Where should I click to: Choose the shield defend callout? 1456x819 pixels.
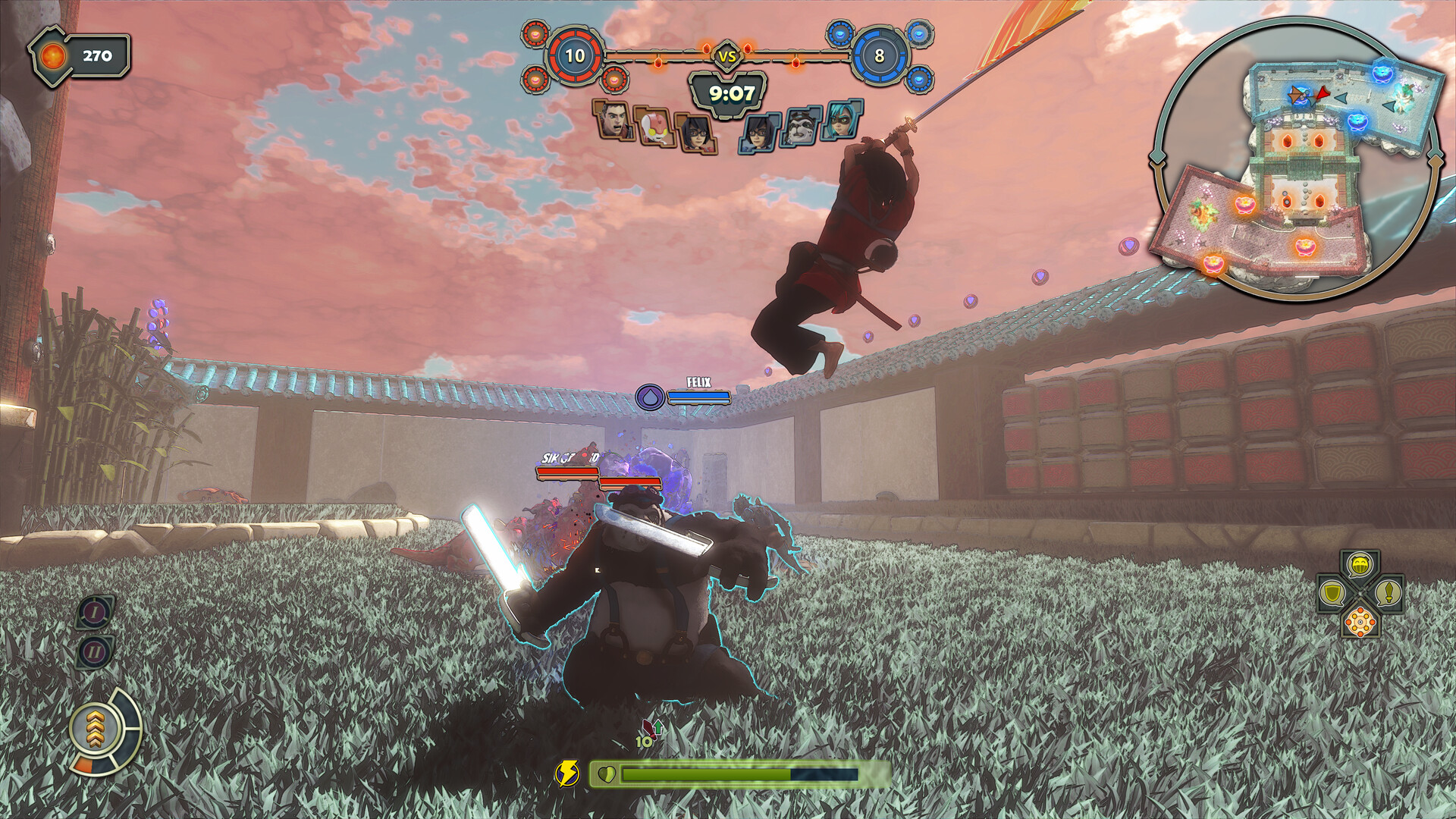point(1332,592)
